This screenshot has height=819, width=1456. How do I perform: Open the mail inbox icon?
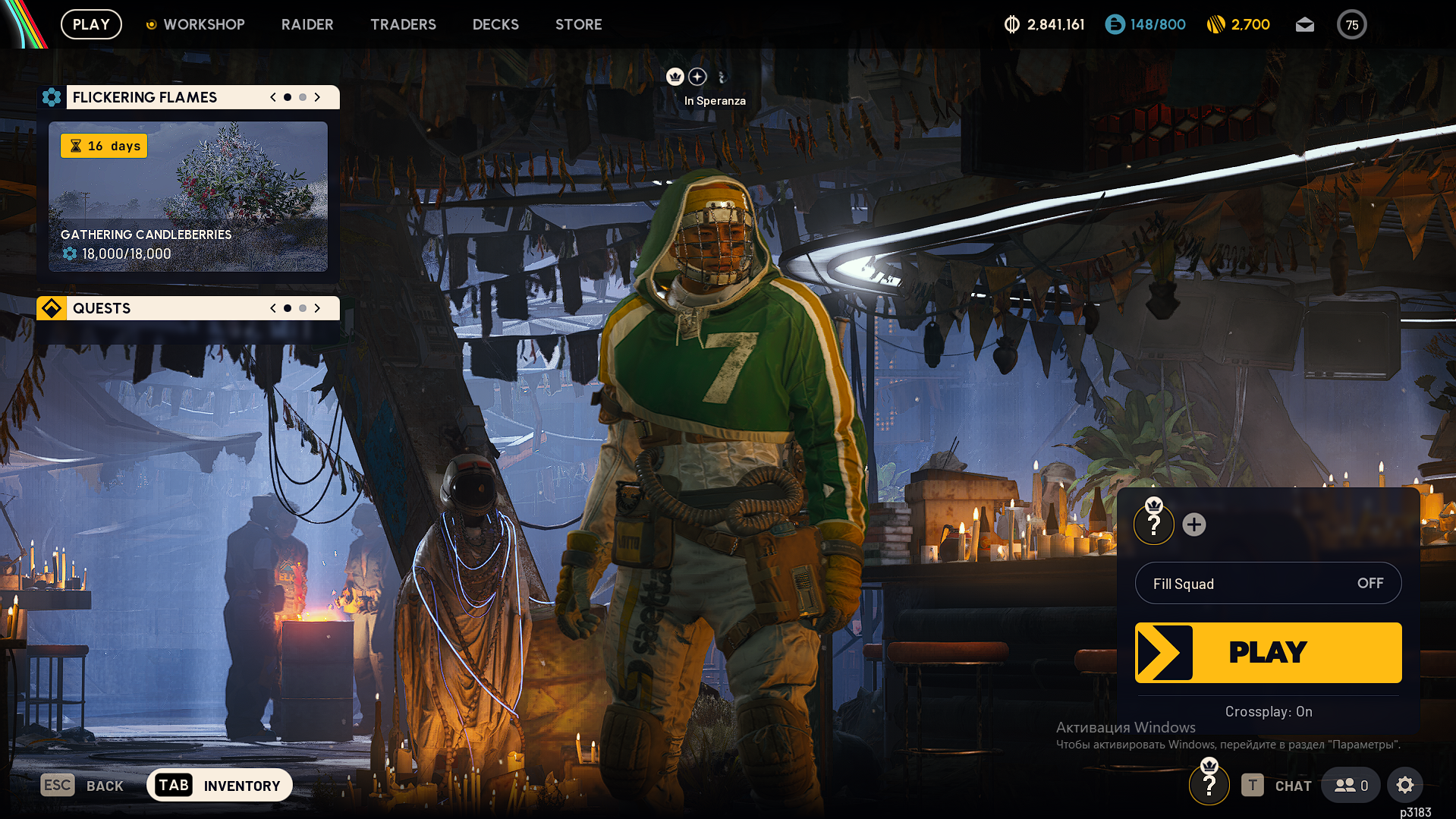(x=1304, y=24)
